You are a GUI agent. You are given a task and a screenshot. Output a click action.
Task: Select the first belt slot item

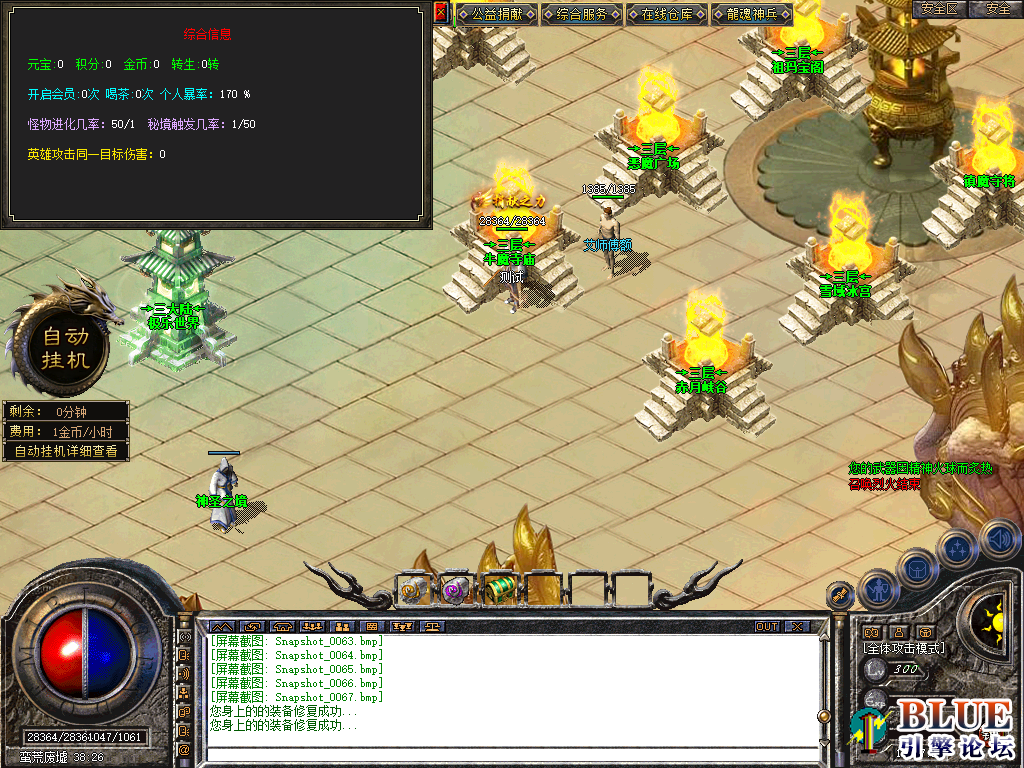[414, 590]
